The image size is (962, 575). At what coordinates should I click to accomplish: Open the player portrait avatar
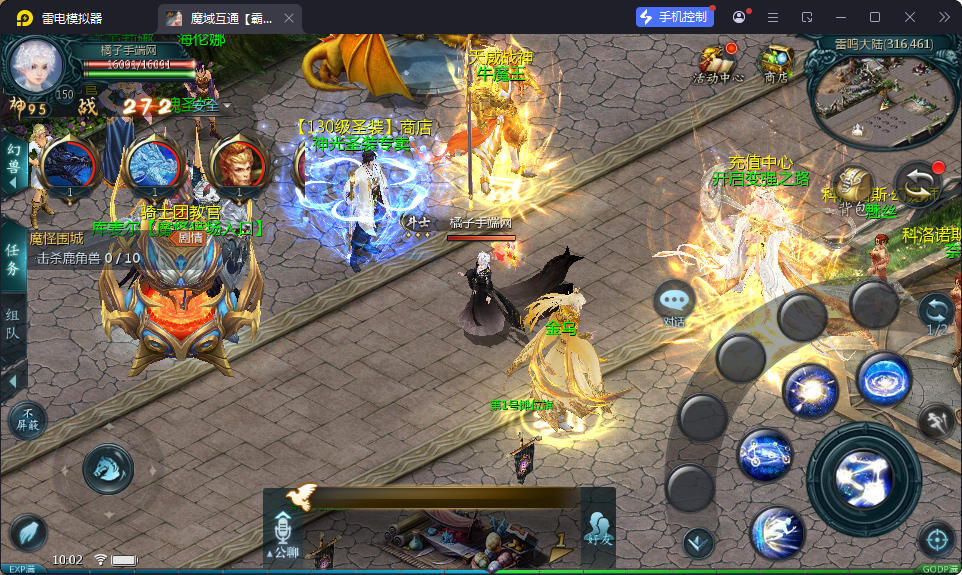(x=36, y=65)
